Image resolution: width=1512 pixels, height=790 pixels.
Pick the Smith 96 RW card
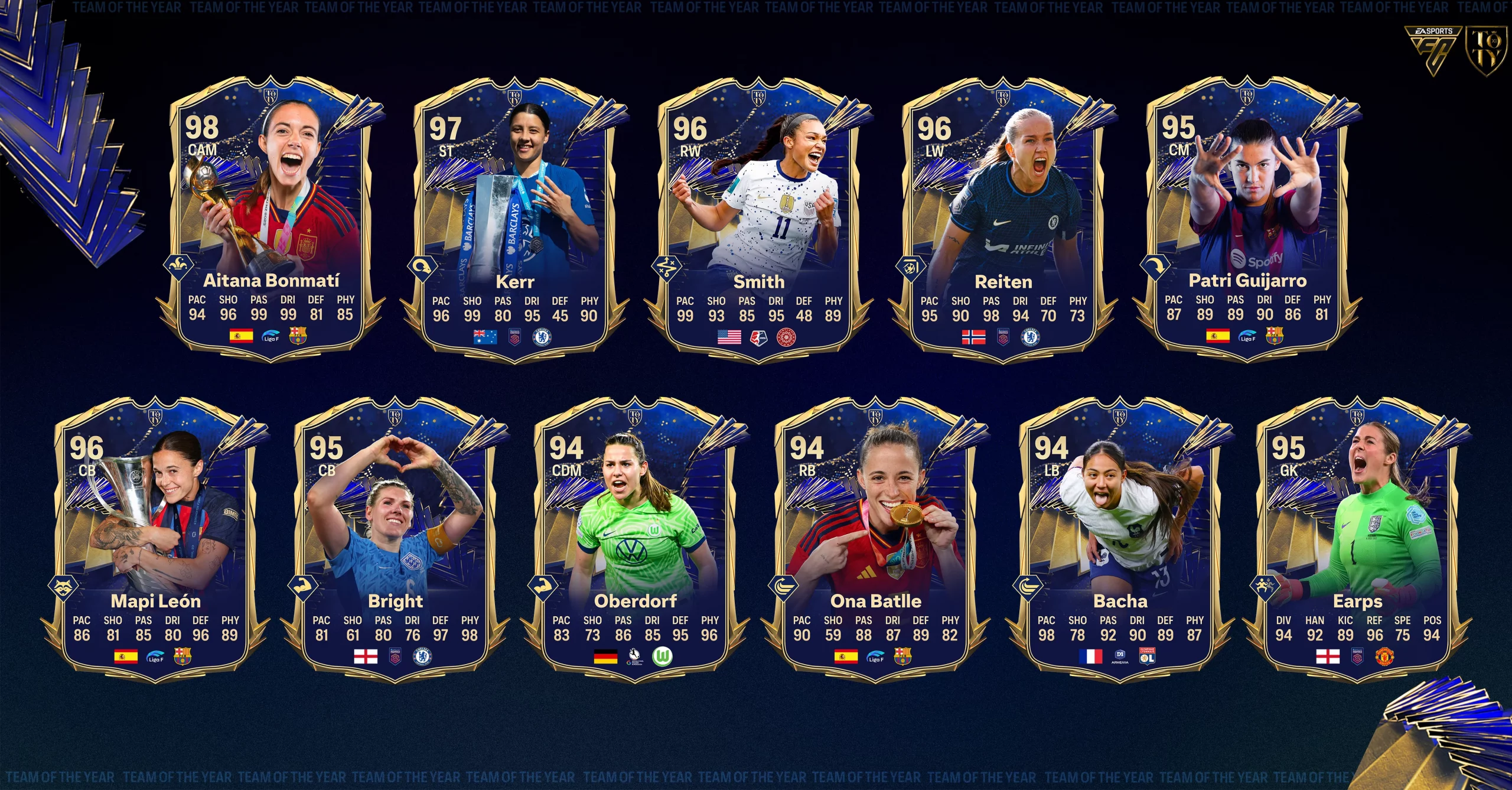(x=759, y=220)
